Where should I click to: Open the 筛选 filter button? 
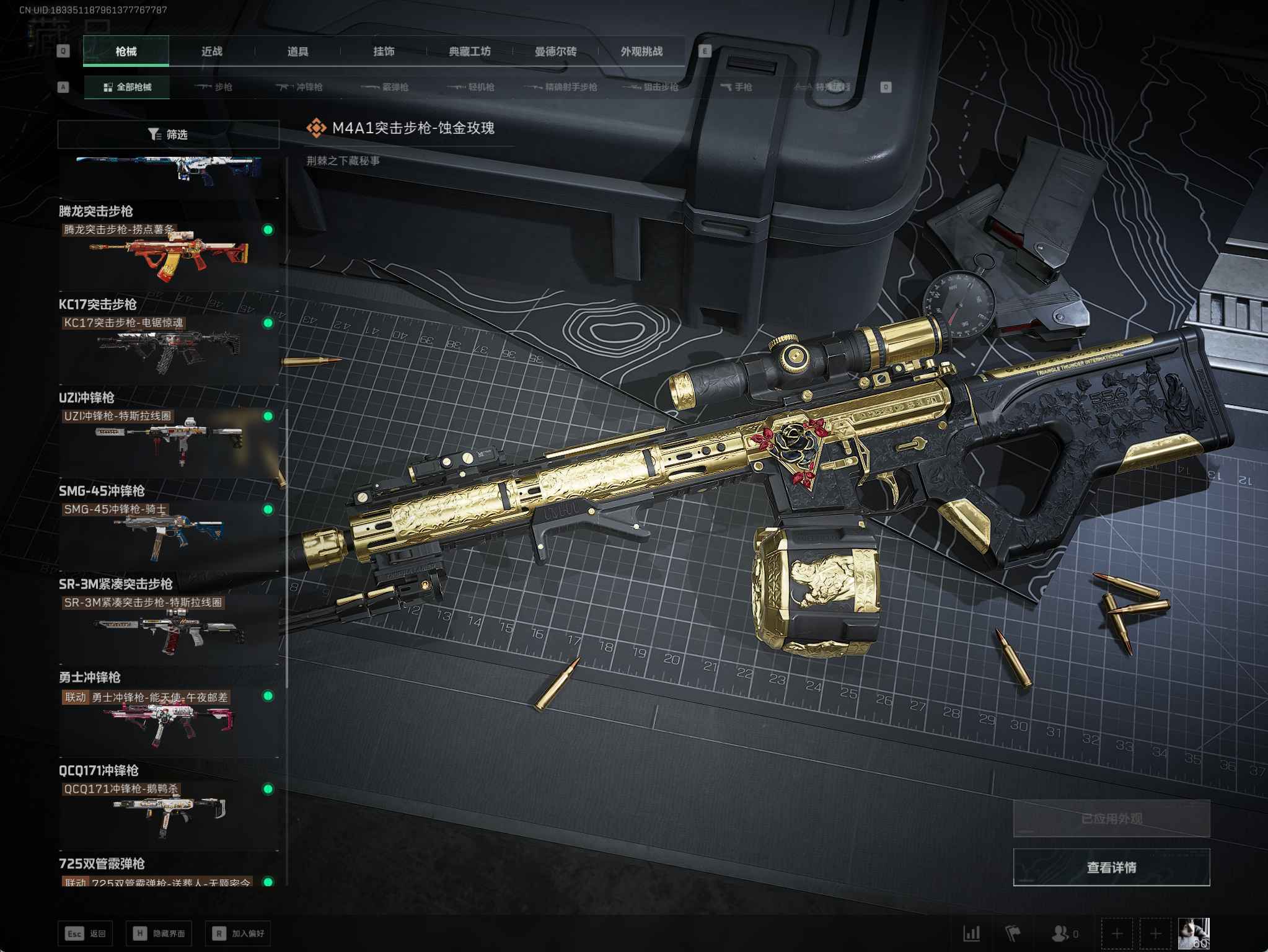(x=169, y=134)
